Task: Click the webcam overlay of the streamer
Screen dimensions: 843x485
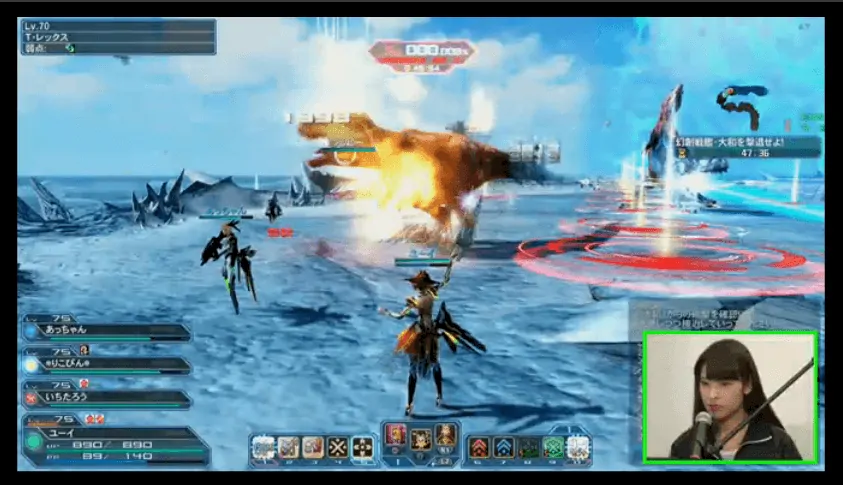Action: (x=729, y=396)
